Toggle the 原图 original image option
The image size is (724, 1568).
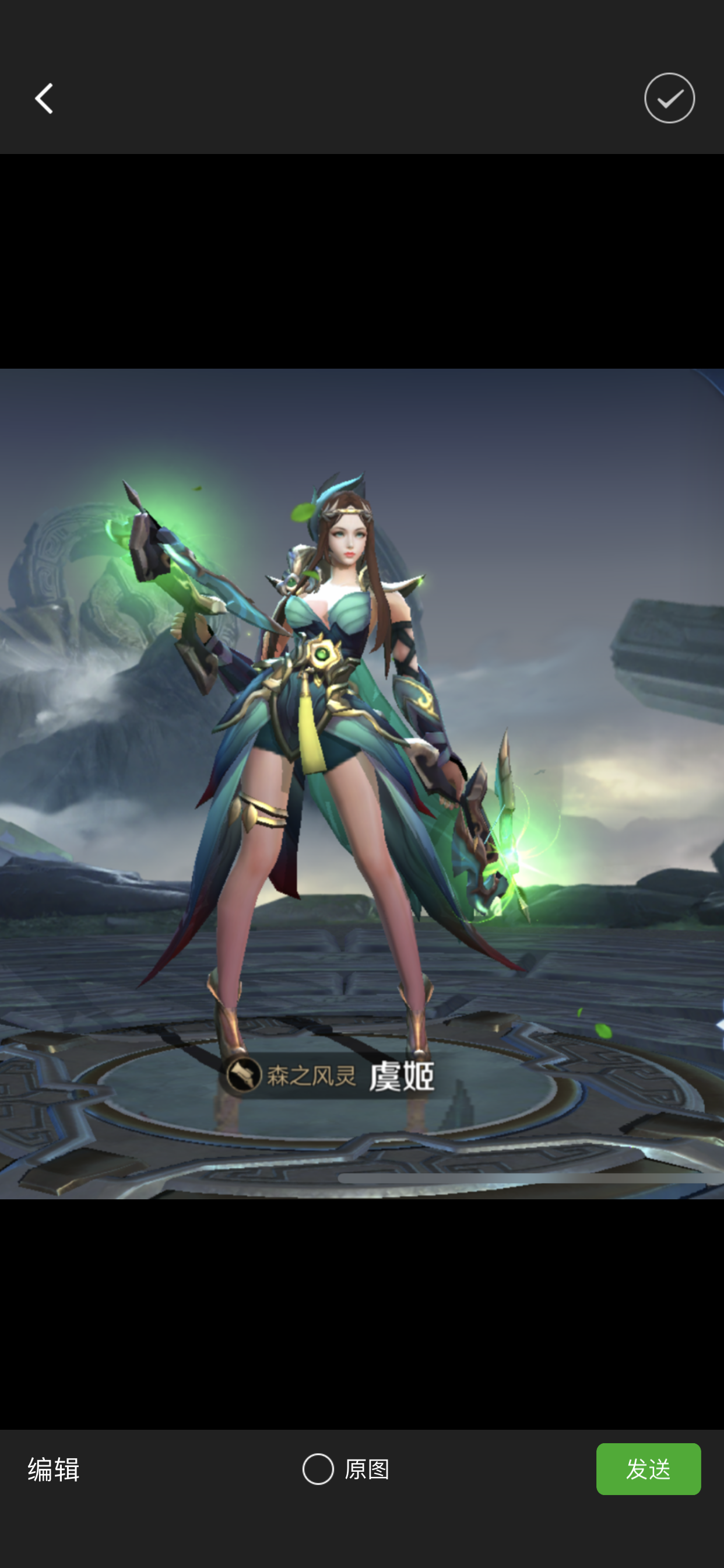[x=345, y=1469]
